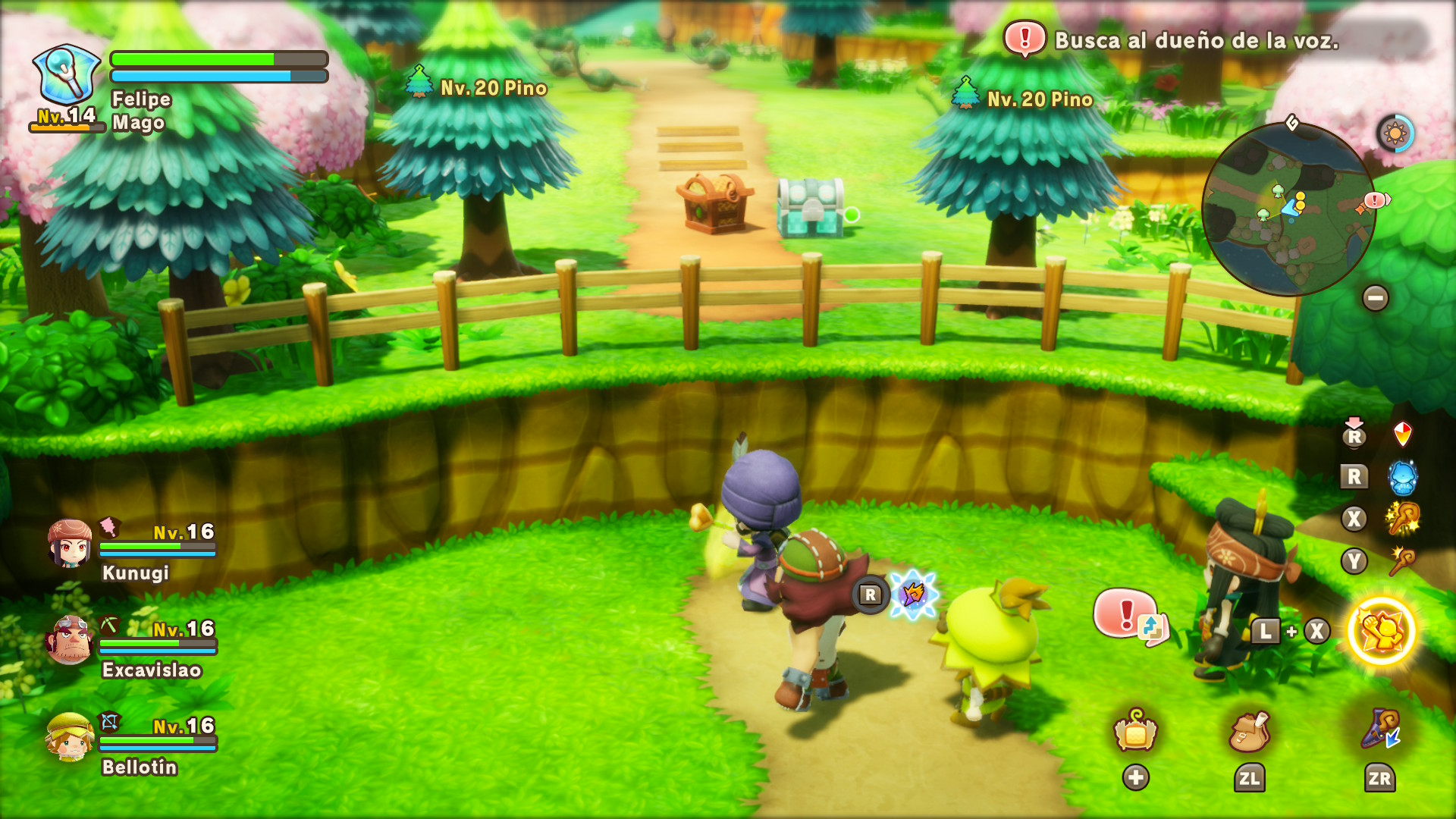Screen dimensions: 1456x819
Task: Open the brown bag inventory icon
Action: pyautogui.click(x=1248, y=732)
